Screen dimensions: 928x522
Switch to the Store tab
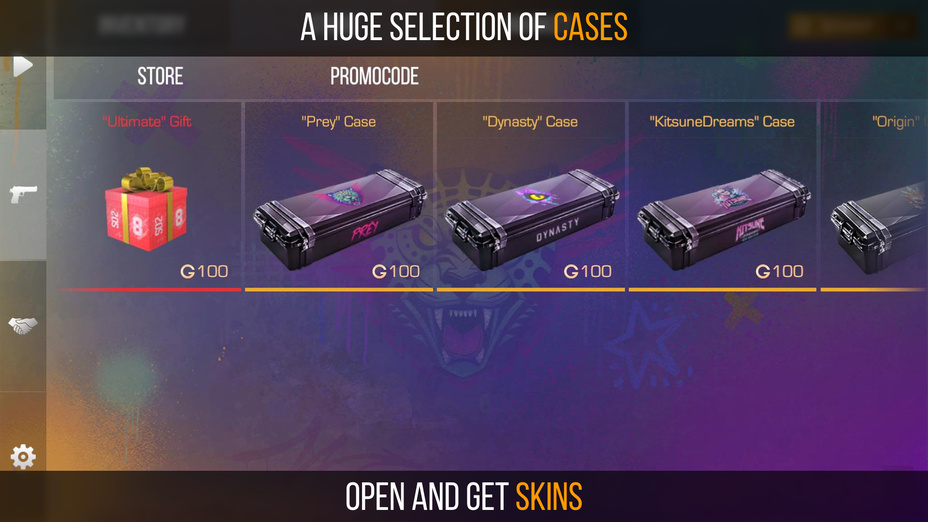pos(160,76)
